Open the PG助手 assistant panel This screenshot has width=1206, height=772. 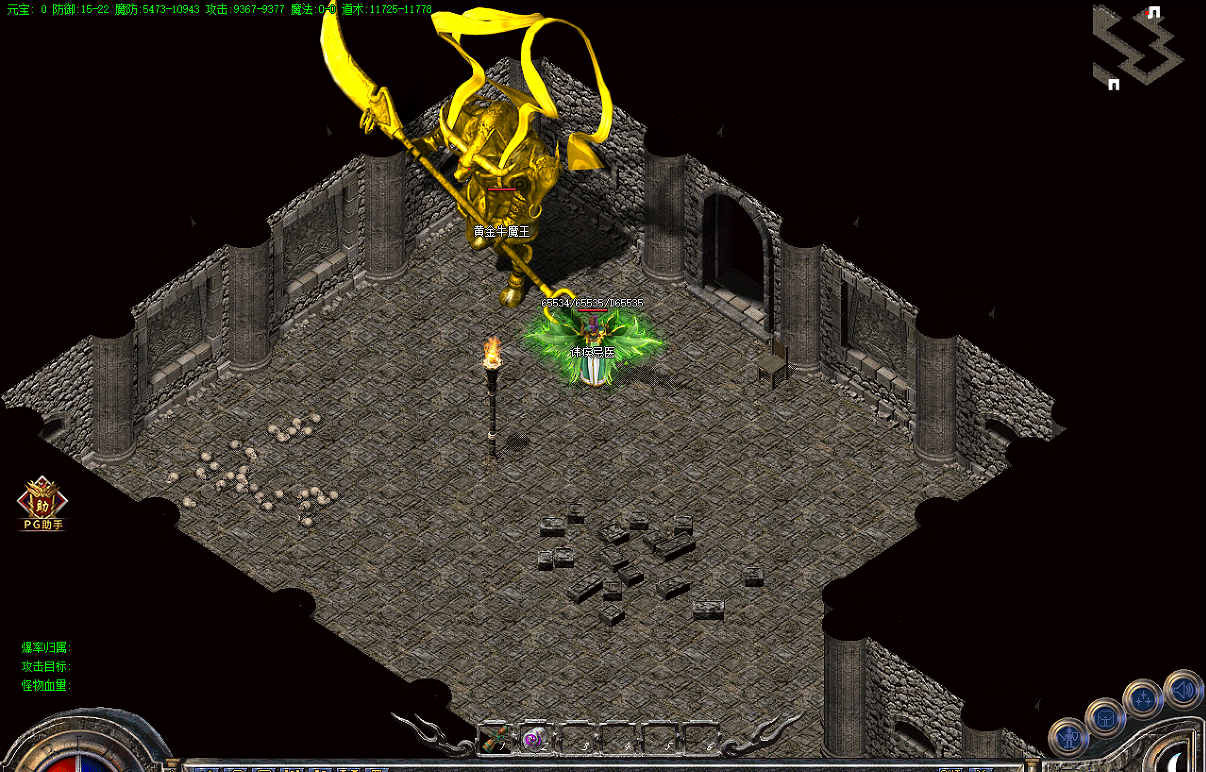[43, 503]
